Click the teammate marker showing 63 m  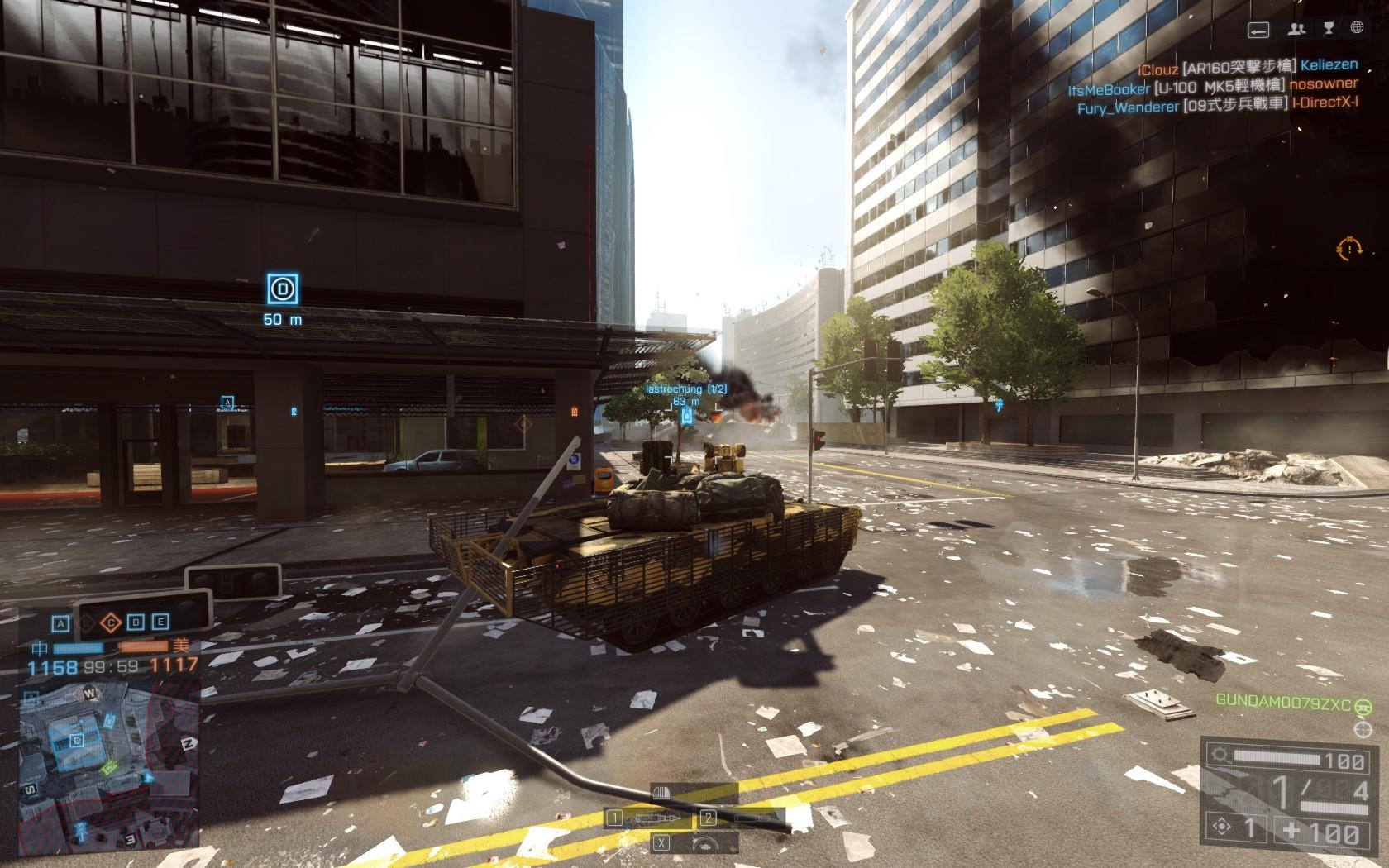point(686,415)
